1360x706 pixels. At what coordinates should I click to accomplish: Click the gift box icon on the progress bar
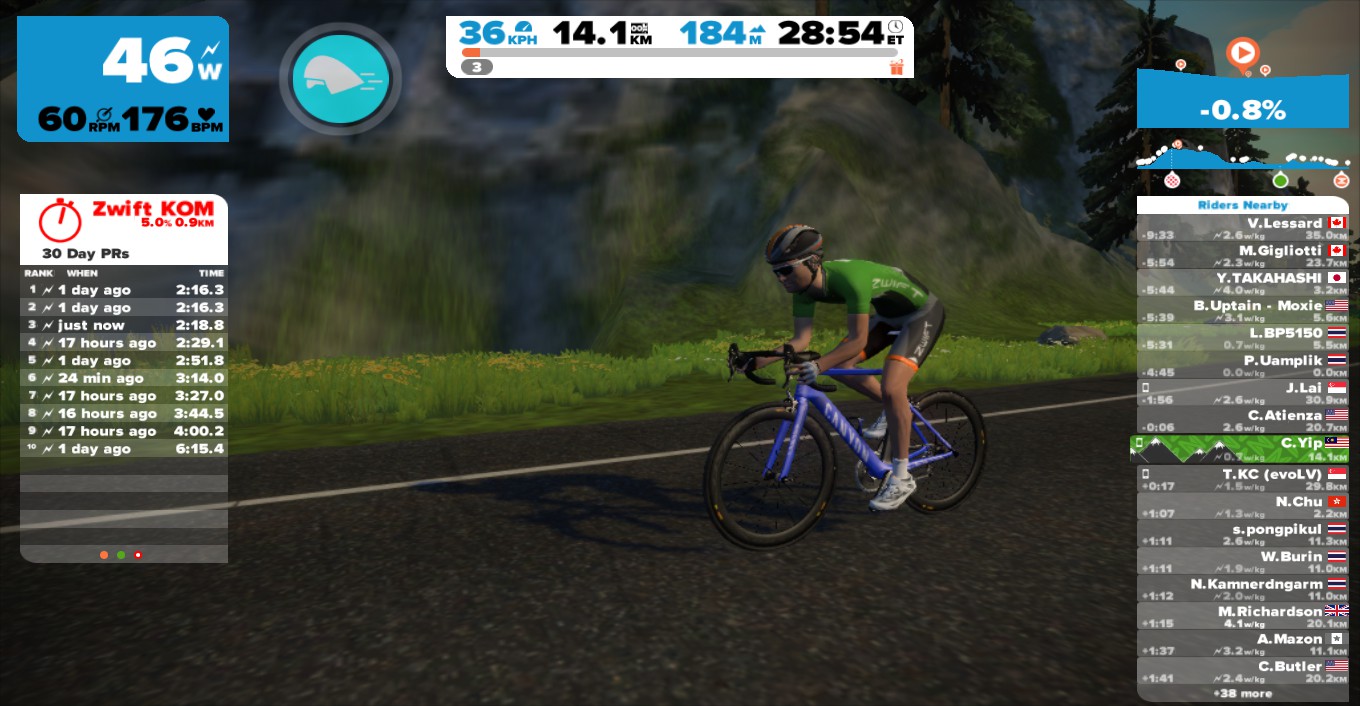pyautogui.click(x=895, y=67)
